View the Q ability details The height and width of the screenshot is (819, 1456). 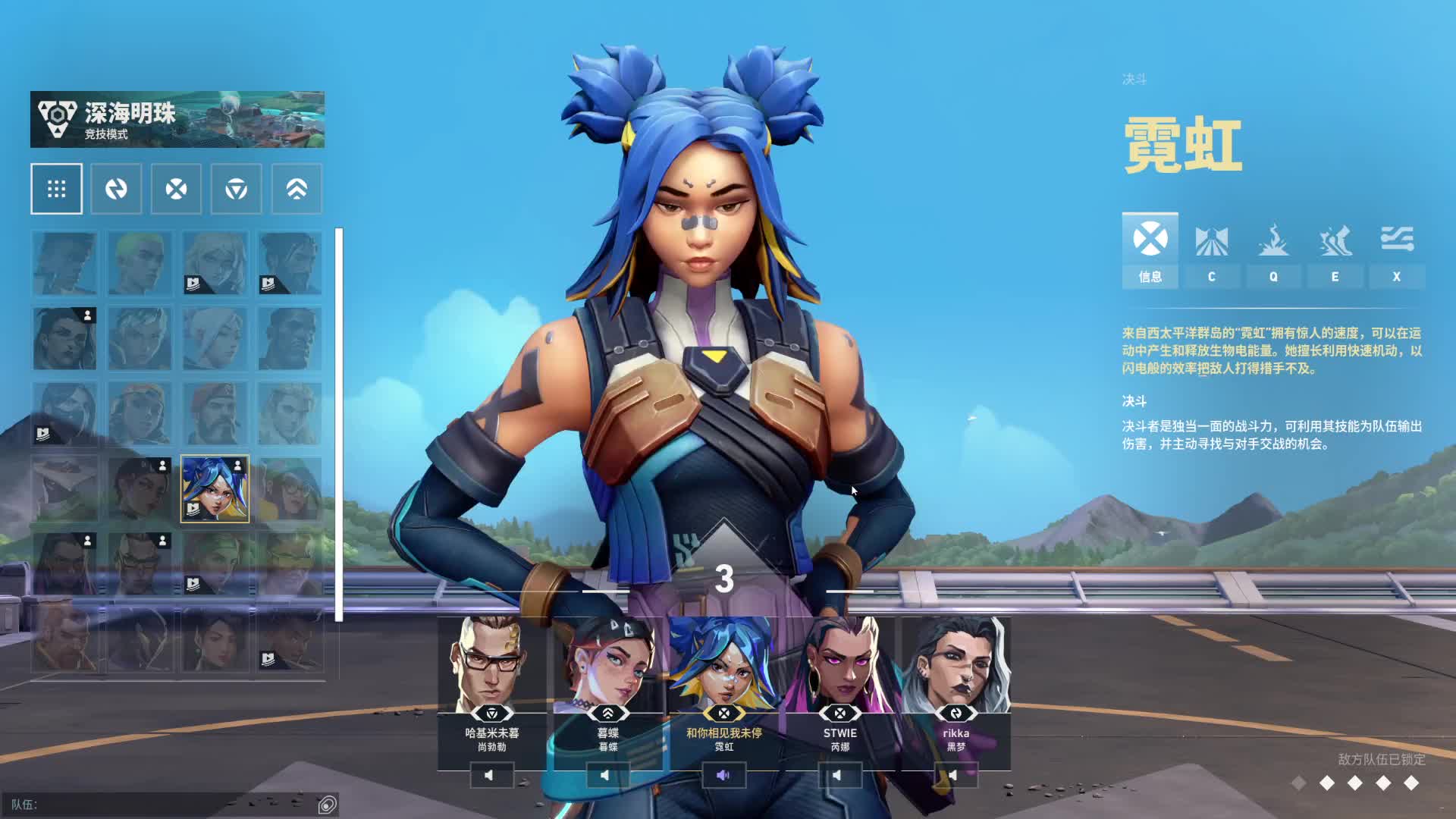click(x=1273, y=250)
